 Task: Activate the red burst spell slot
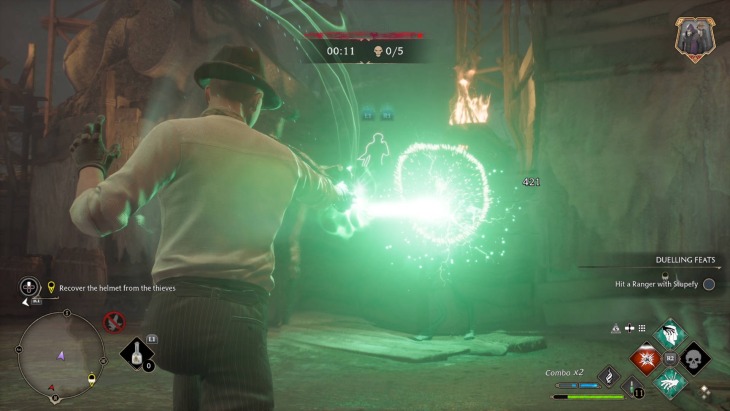pyautogui.click(x=645, y=357)
